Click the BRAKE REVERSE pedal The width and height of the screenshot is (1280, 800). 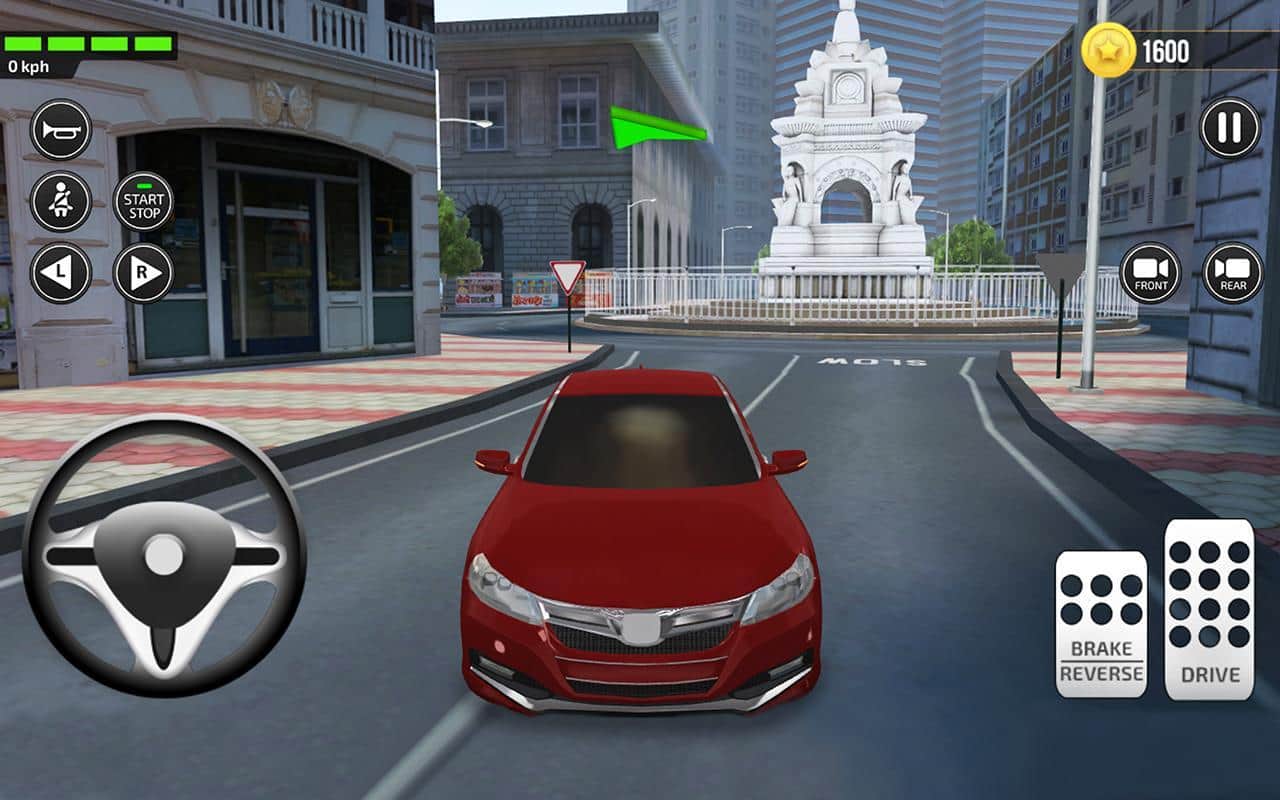point(1101,624)
